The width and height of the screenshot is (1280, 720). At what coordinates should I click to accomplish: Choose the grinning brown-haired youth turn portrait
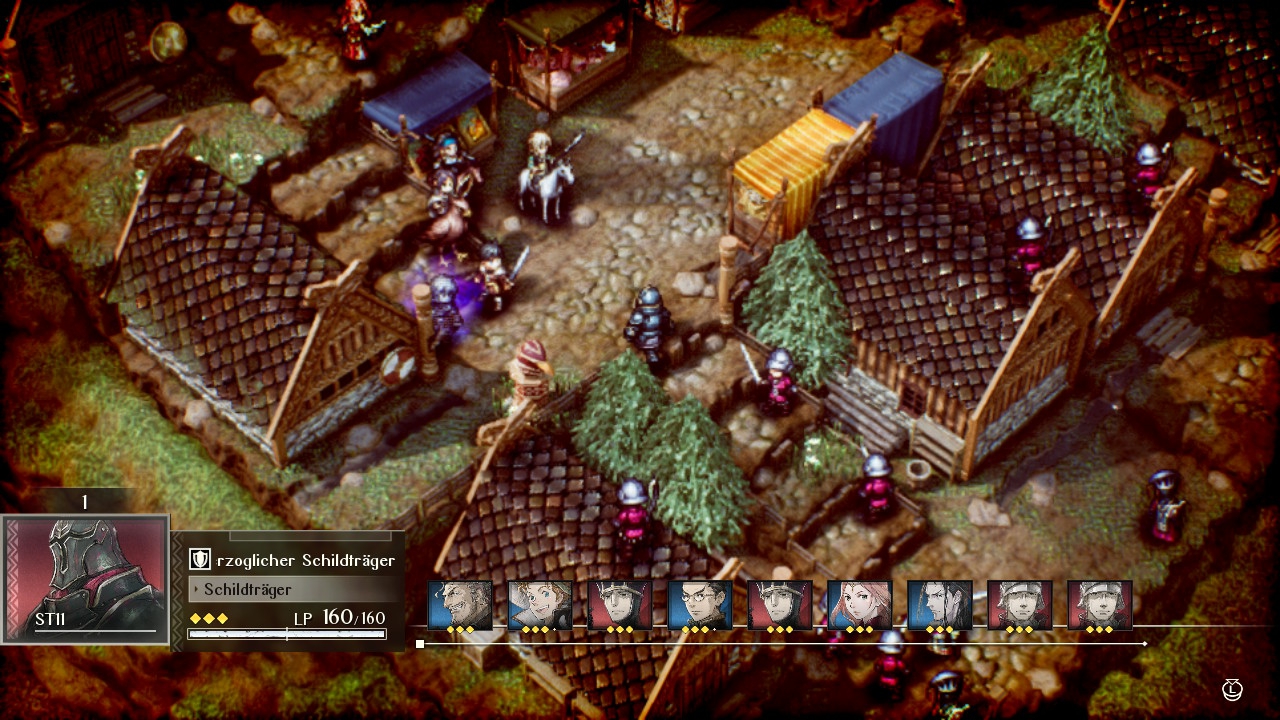[540, 604]
